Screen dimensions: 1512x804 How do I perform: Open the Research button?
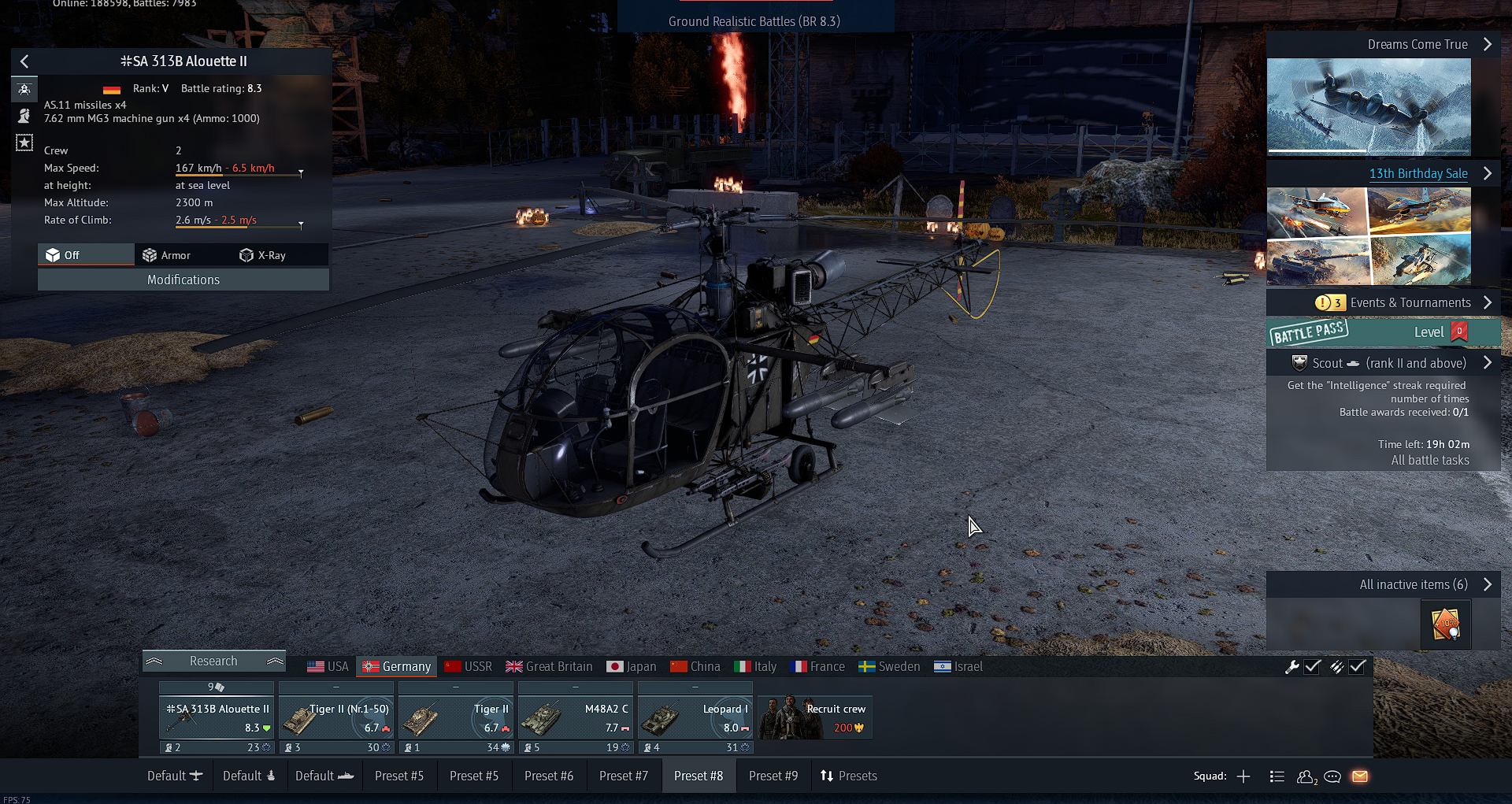(x=213, y=661)
